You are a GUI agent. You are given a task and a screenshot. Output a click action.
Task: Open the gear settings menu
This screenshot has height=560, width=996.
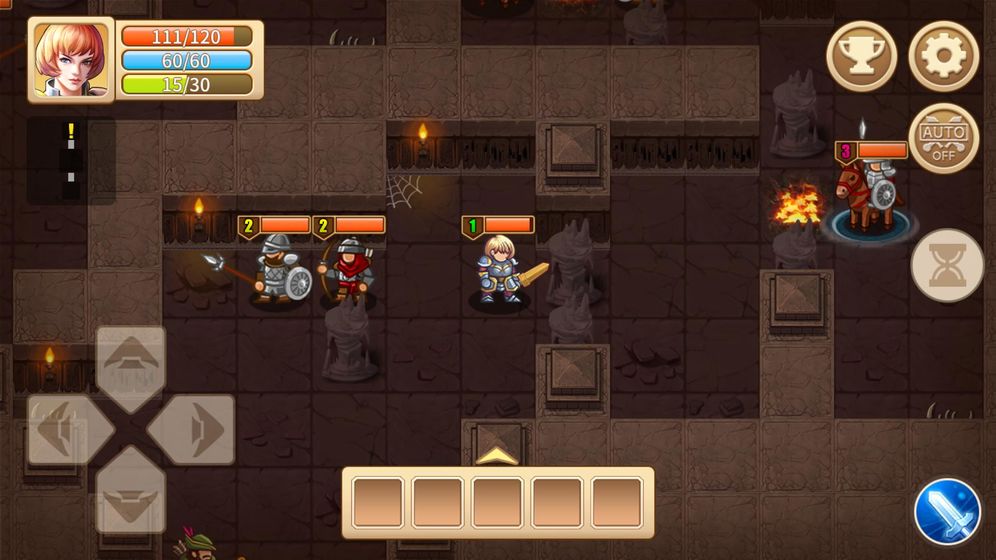point(943,56)
